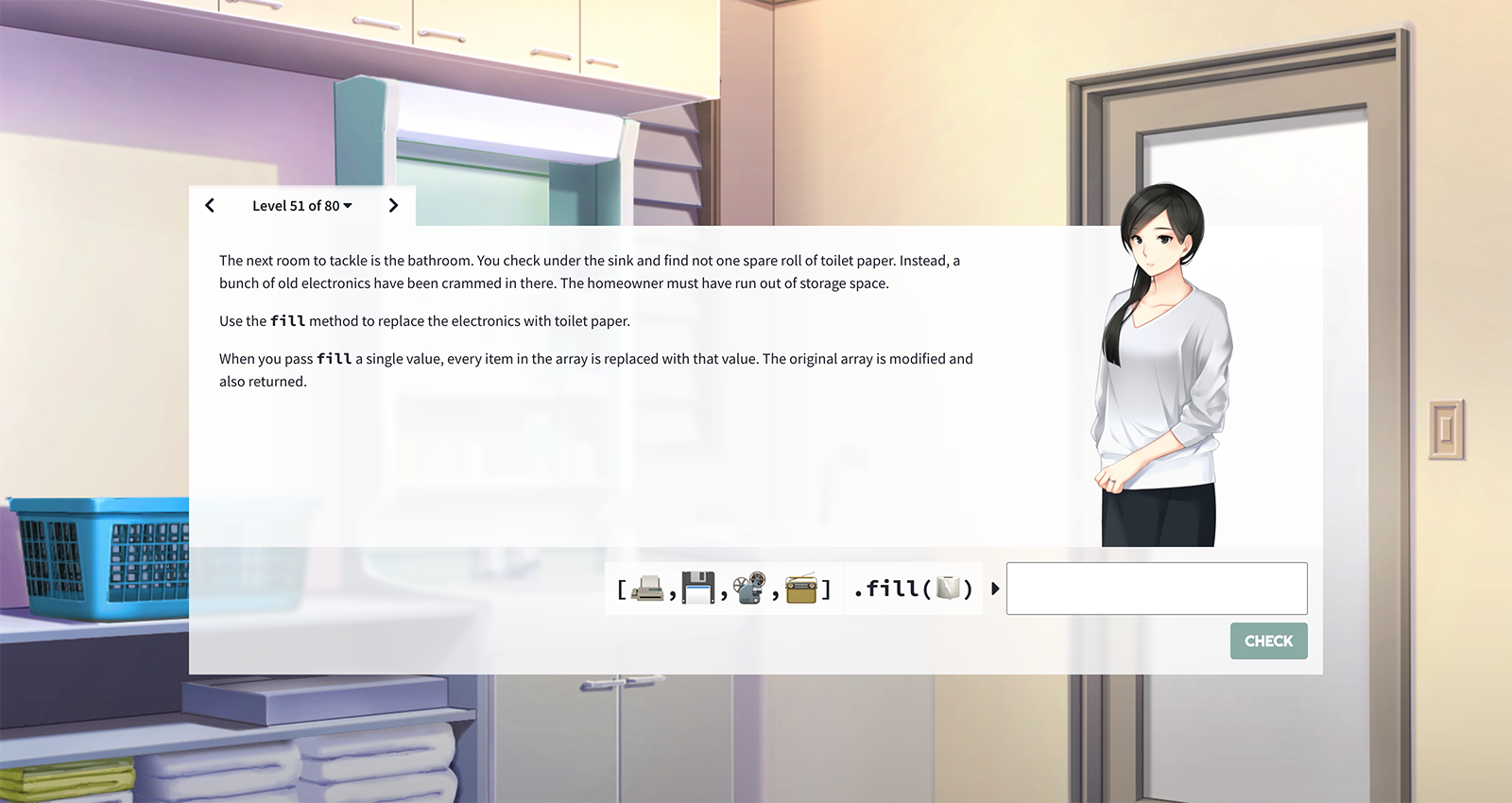Submit answer with the CHECK button

click(1268, 641)
